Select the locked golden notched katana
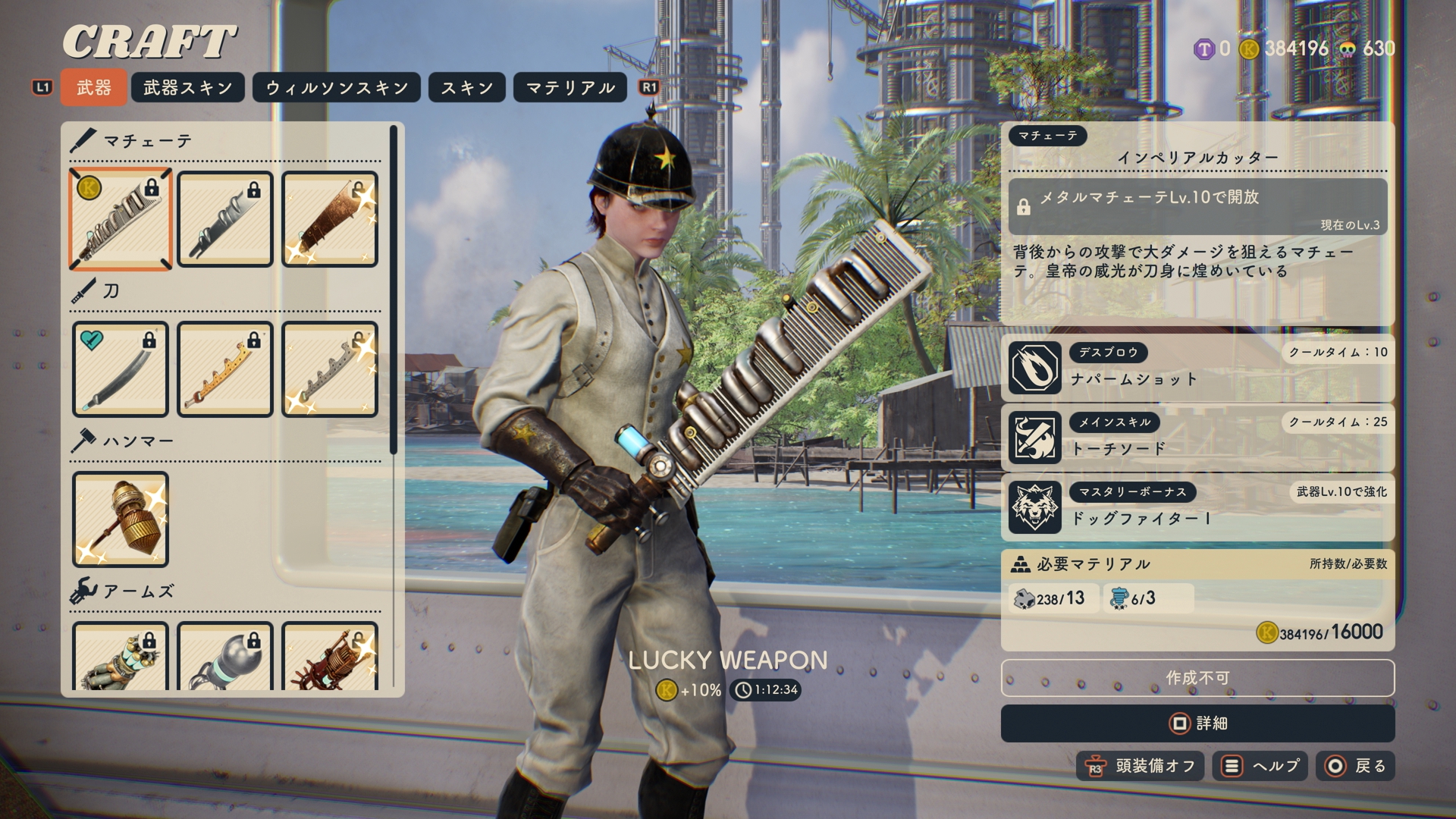The height and width of the screenshot is (819, 1456). point(225,369)
